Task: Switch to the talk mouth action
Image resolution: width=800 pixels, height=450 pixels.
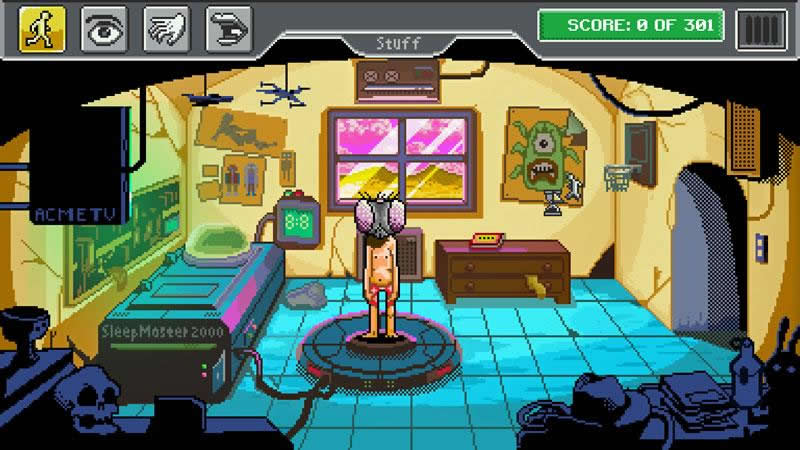Action: 228,28
